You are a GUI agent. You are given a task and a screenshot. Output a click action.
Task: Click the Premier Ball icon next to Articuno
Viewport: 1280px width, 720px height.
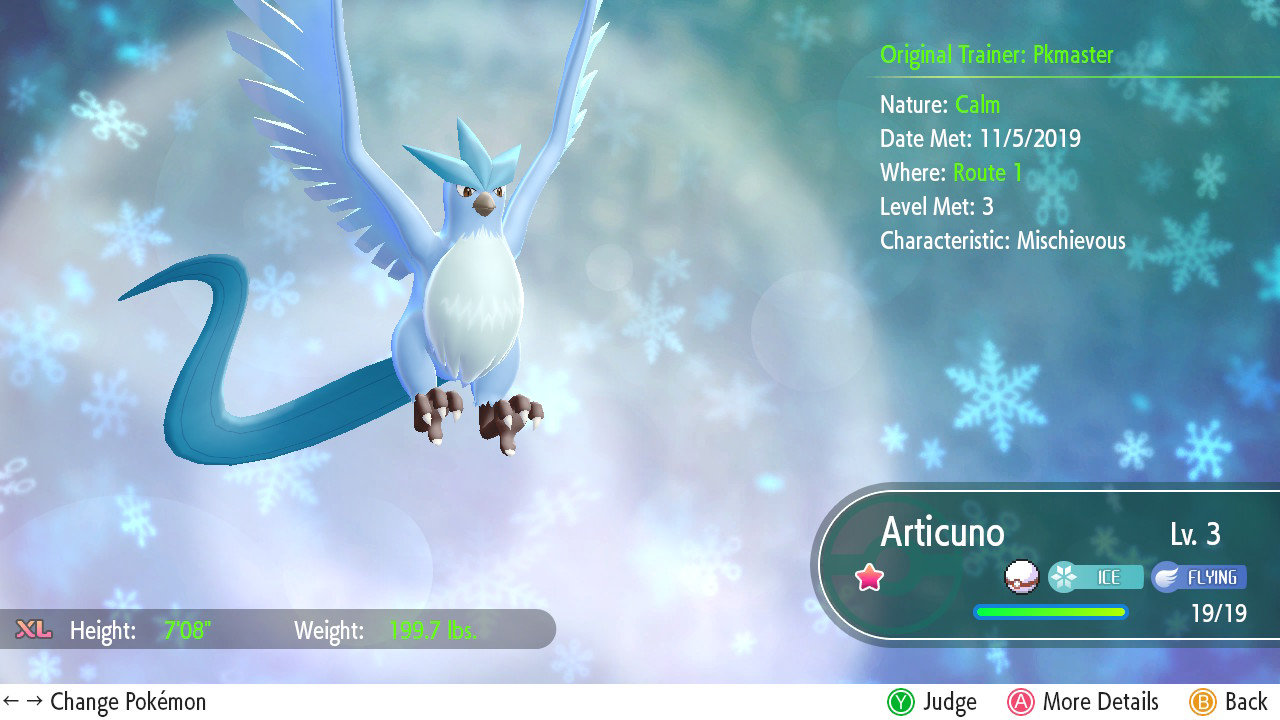[1021, 576]
